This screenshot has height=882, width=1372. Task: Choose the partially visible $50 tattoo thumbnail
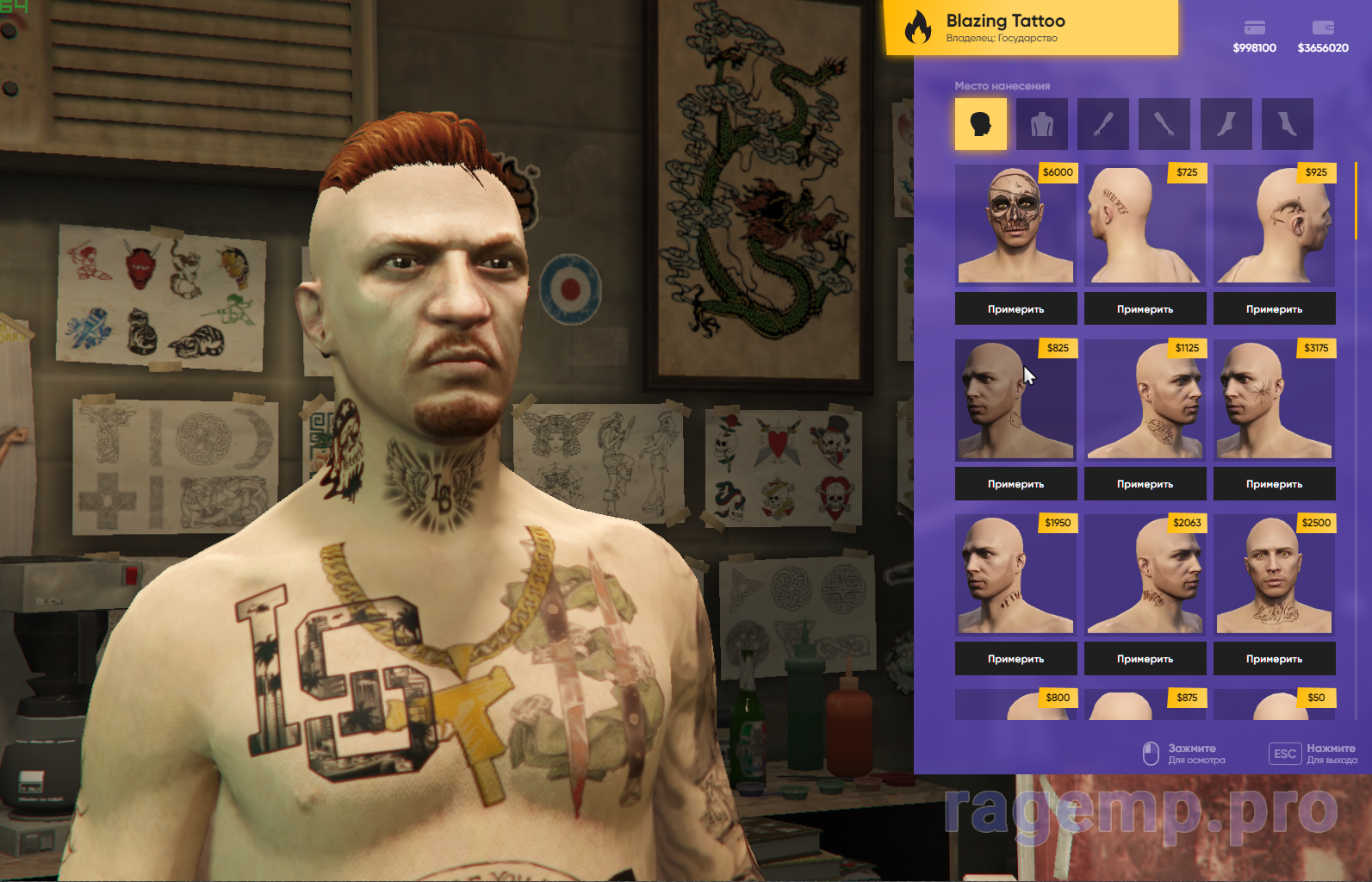tap(1274, 705)
